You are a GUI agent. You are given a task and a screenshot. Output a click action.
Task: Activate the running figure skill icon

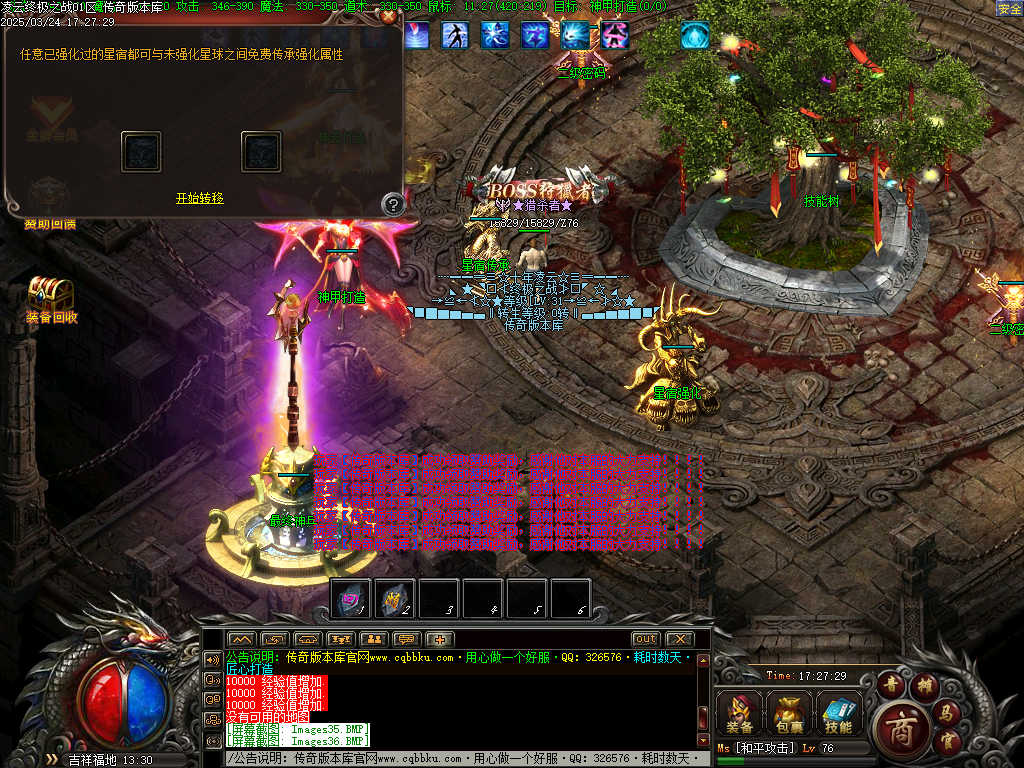[x=456, y=35]
